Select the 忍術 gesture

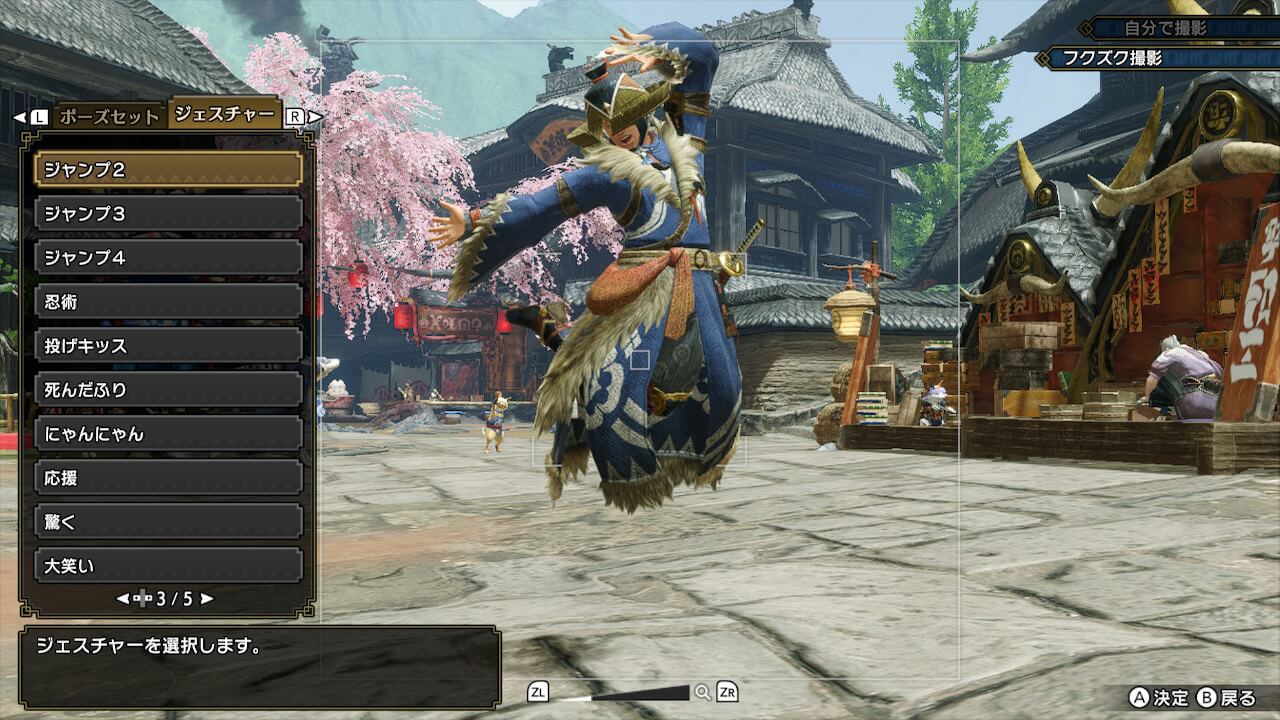[x=168, y=301]
